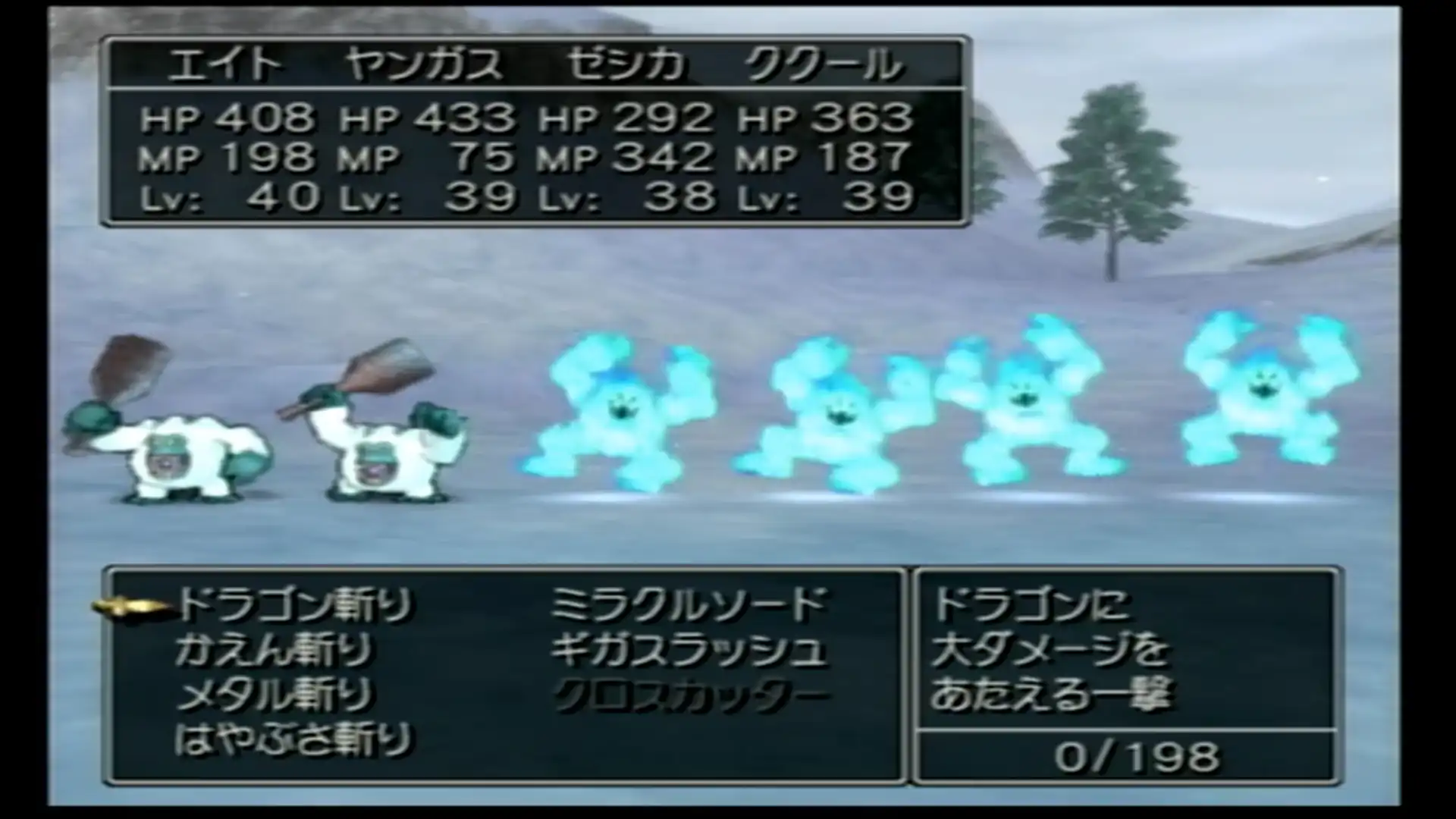
Task: Select the ギガスラッシュ skill
Action: click(688, 651)
